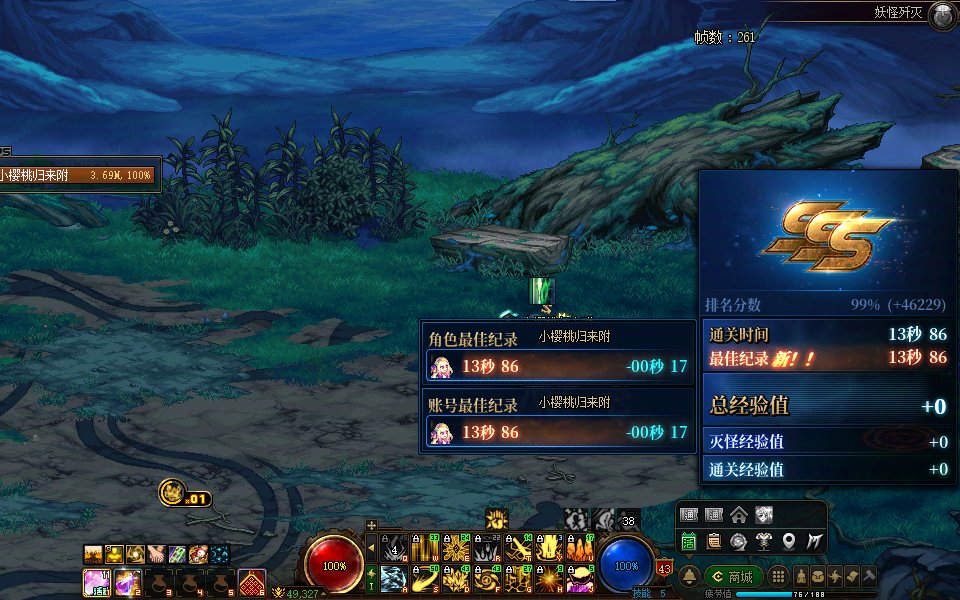Select the house icon in the menu panel
The width and height of the screenshot is (960, 600).
tap(738, 515)
